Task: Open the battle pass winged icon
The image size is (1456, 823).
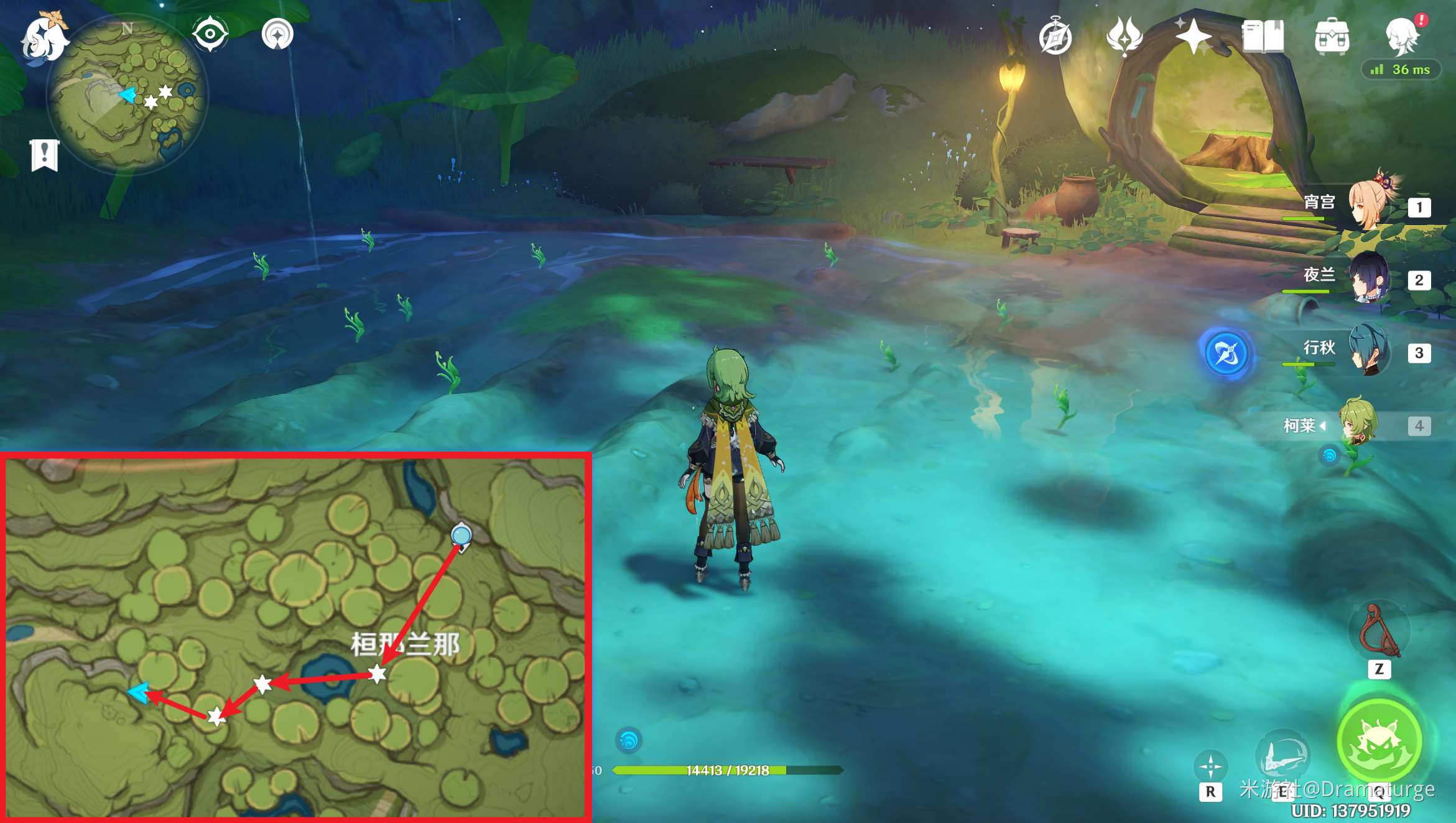Action: point(1124,37)
